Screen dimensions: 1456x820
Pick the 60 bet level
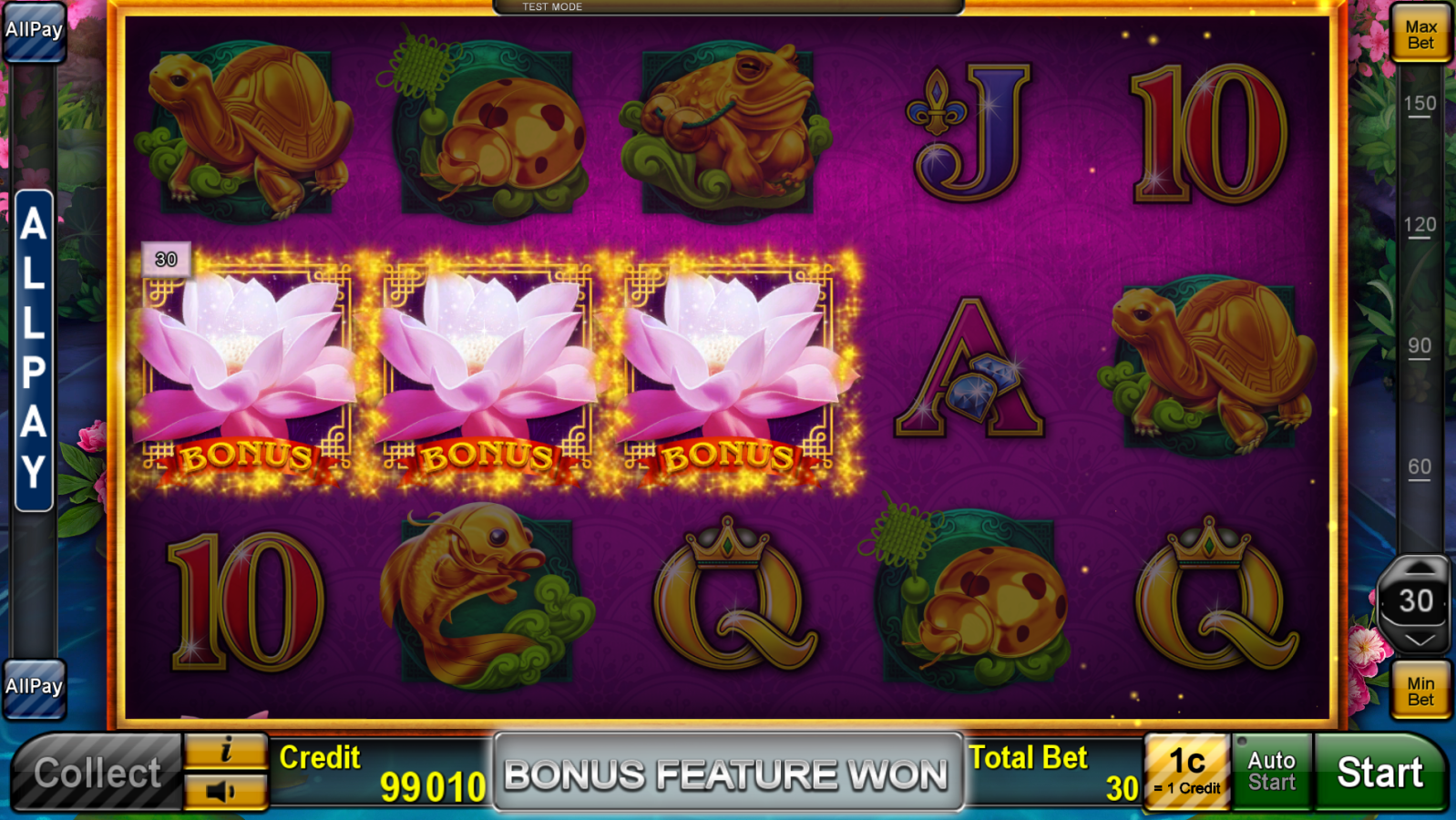[1420, 468]
